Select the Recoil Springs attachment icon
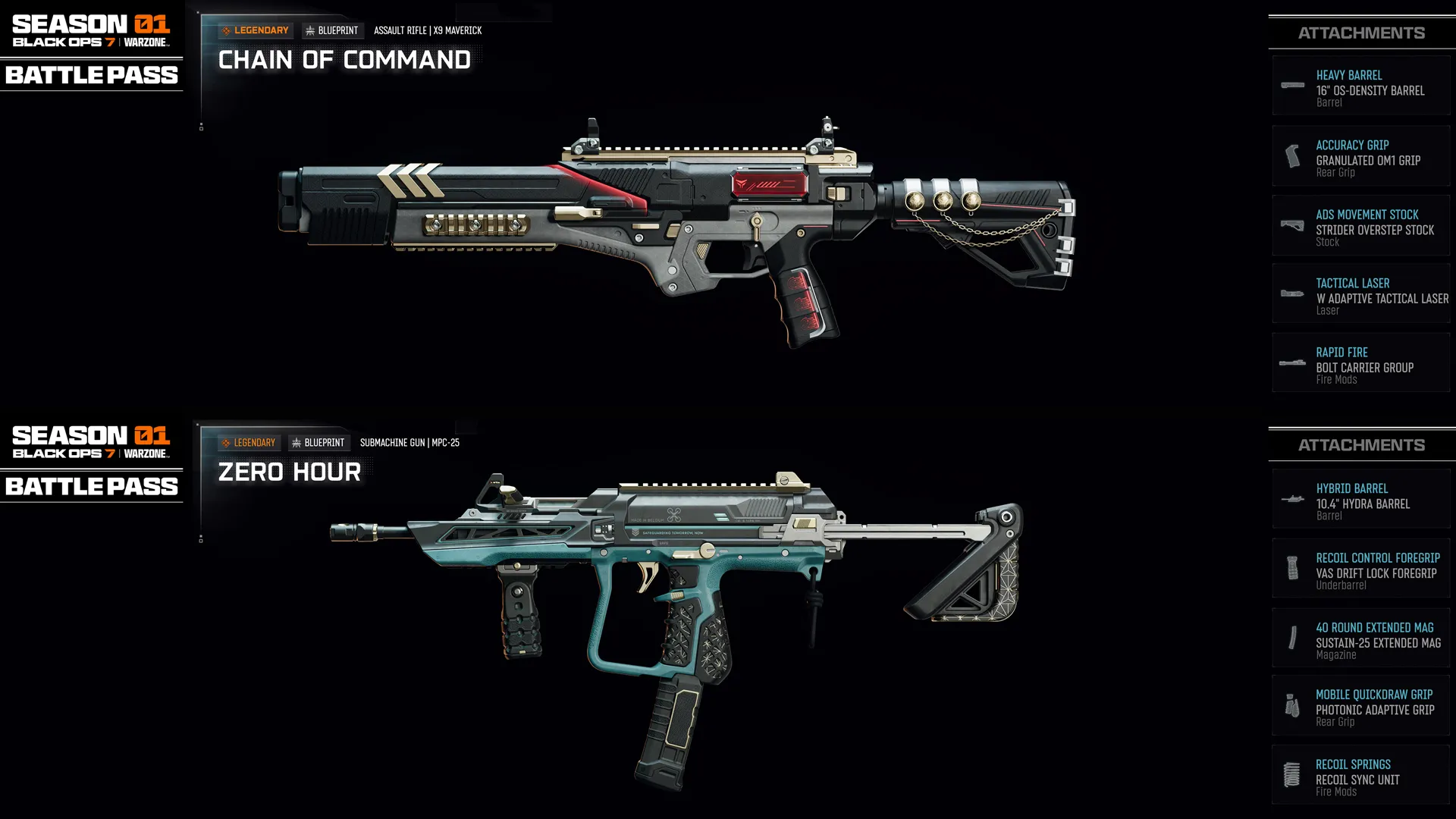Screen dimensions: 1456x819 pyautogui.click(x=1292, y=774)
